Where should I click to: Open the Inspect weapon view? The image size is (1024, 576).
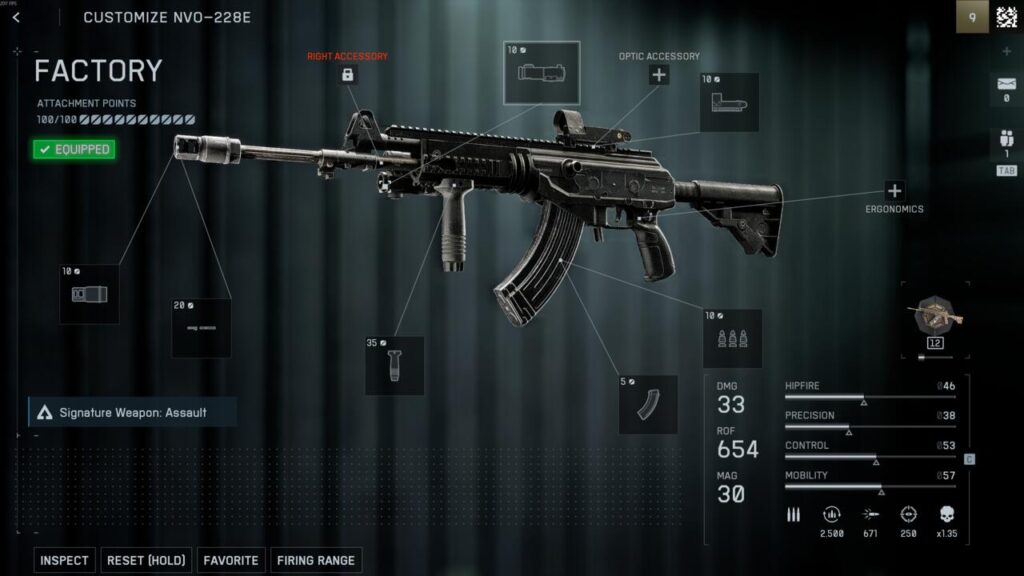pos(64,561)
